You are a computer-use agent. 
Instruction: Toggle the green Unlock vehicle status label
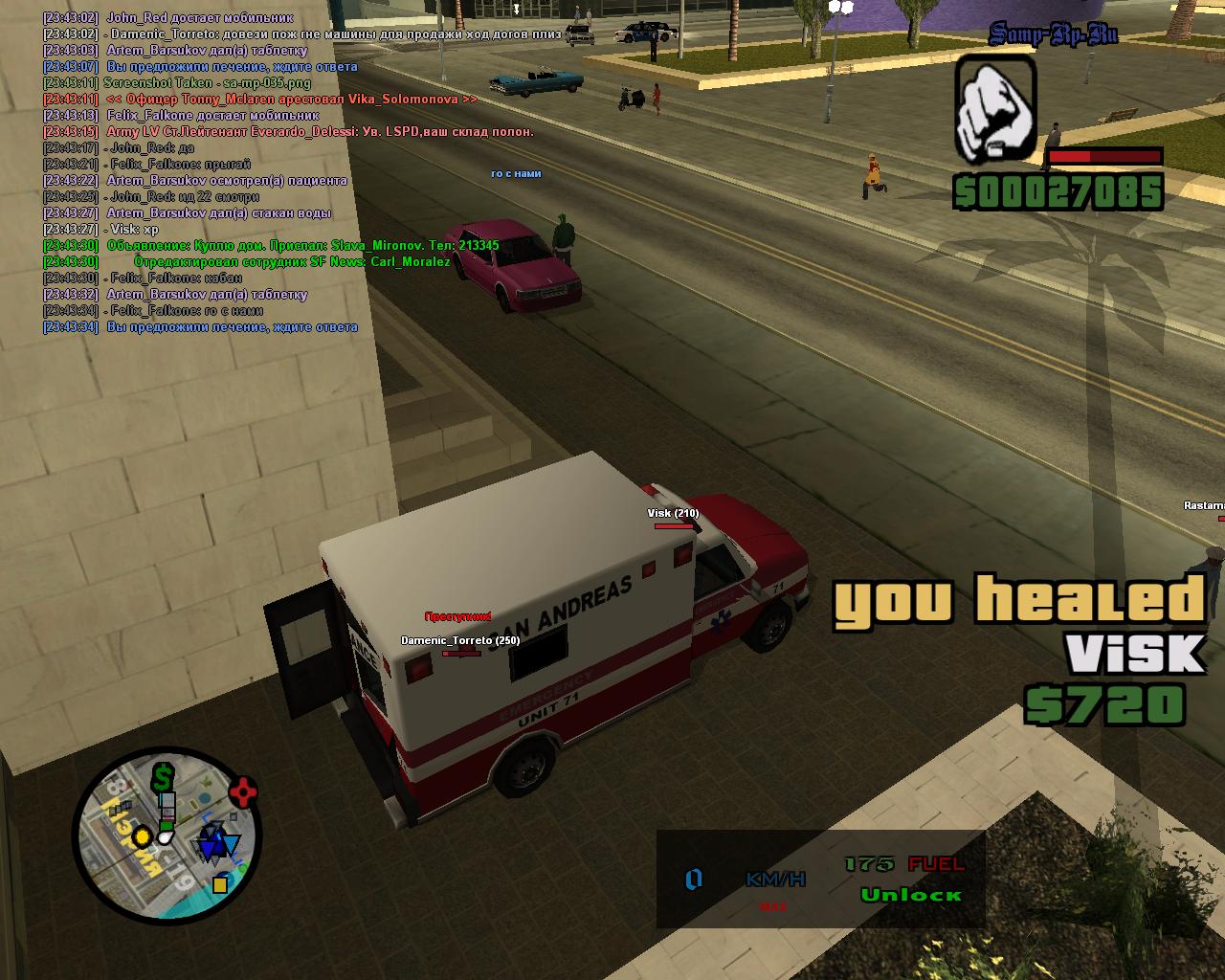click(x=910, y=895)
